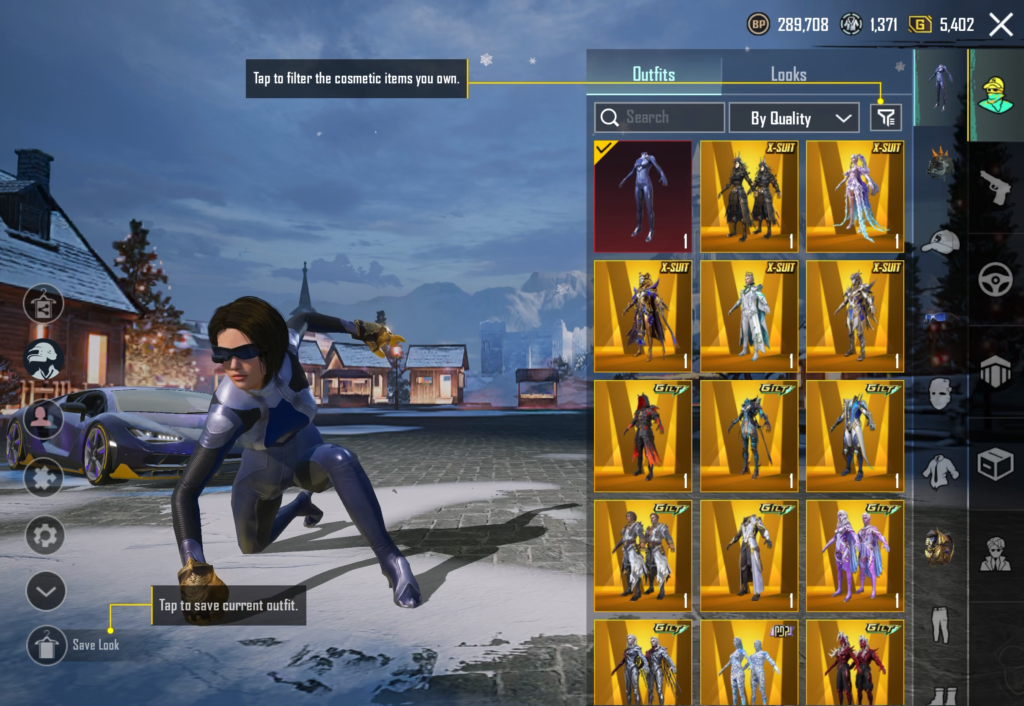
Task: Open the share outfit hanger icon
Action: [45, 304]
